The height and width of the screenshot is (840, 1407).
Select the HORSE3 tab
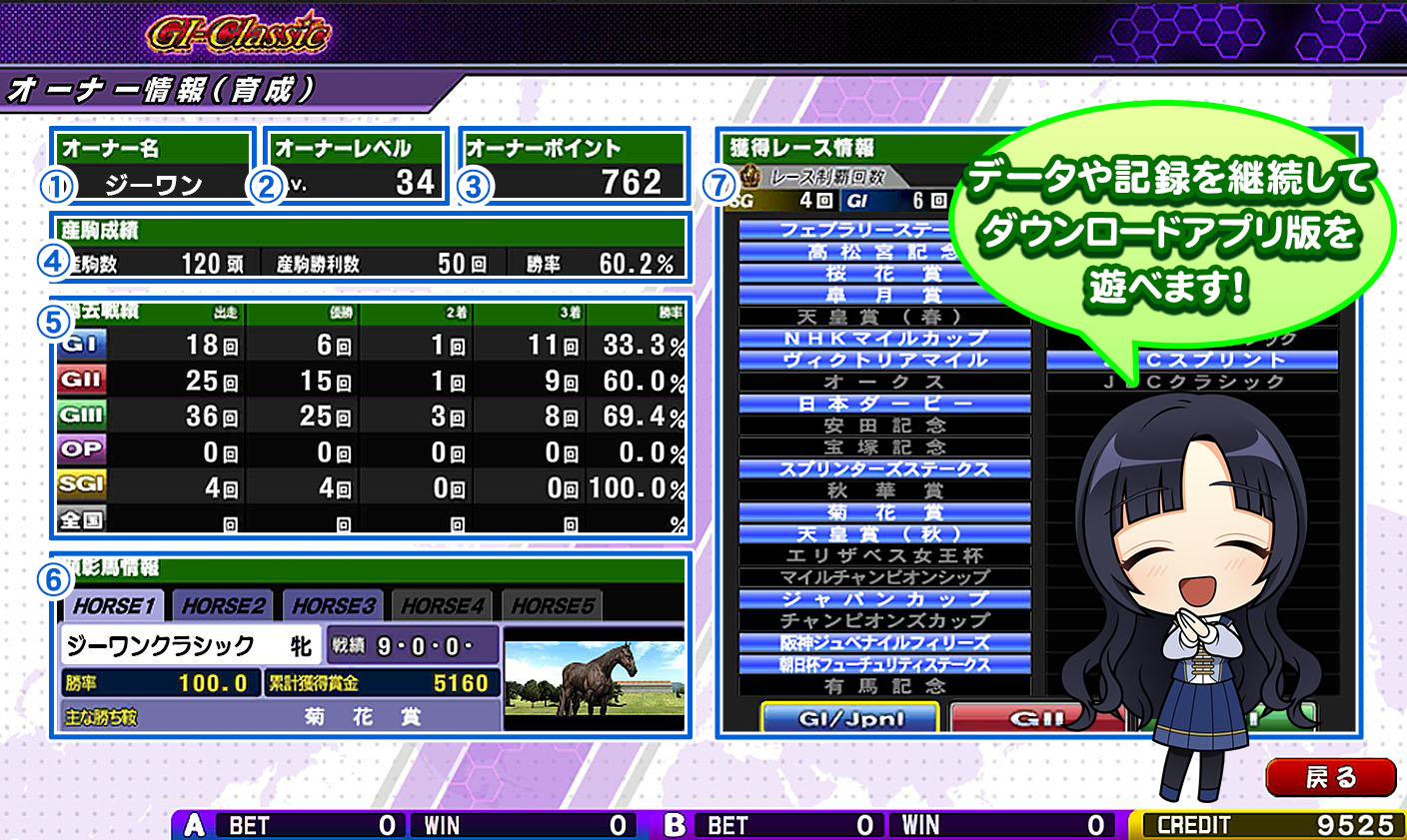334,605
